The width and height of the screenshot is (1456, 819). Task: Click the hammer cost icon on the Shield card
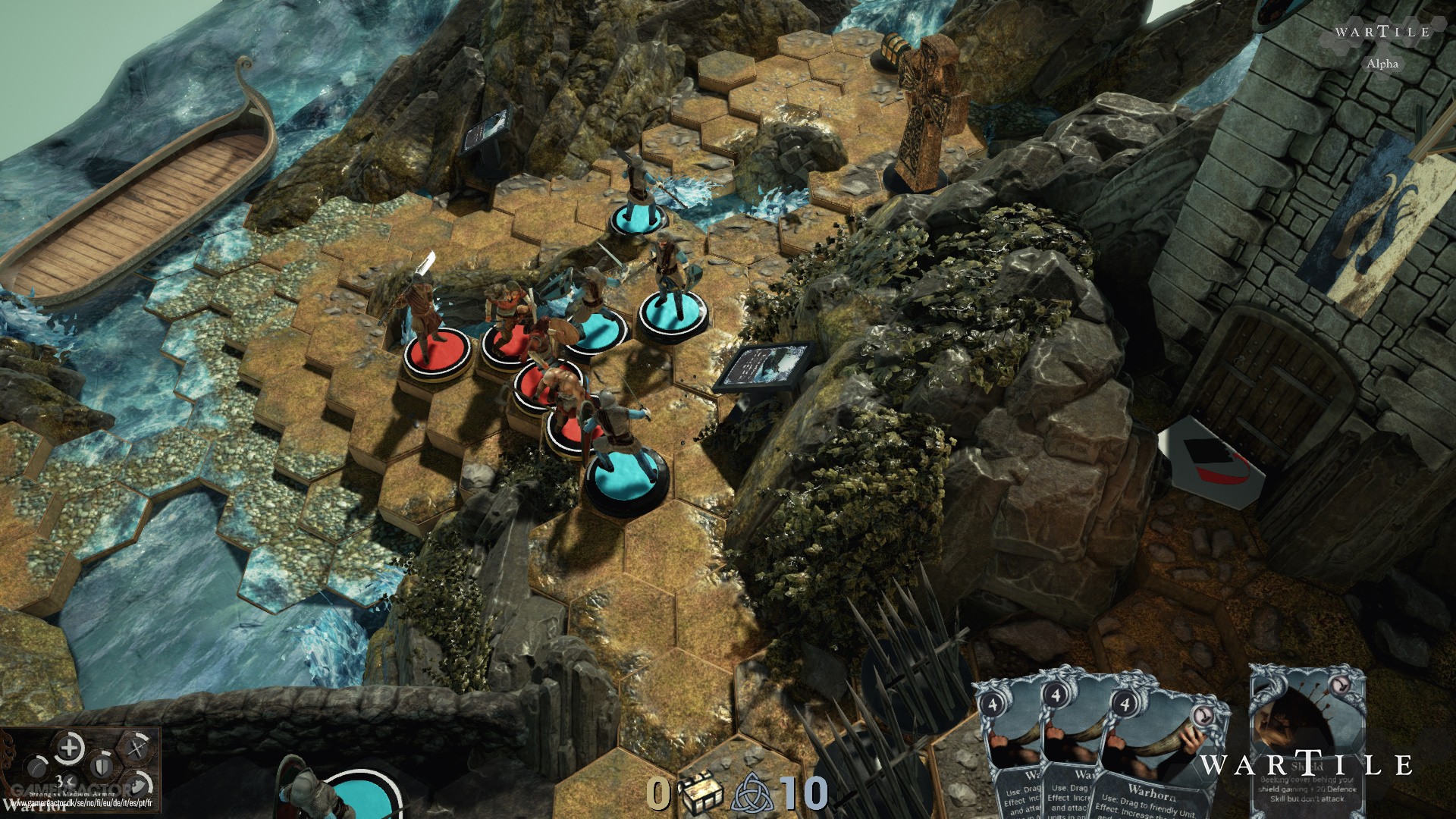(x=1339, y=688)
